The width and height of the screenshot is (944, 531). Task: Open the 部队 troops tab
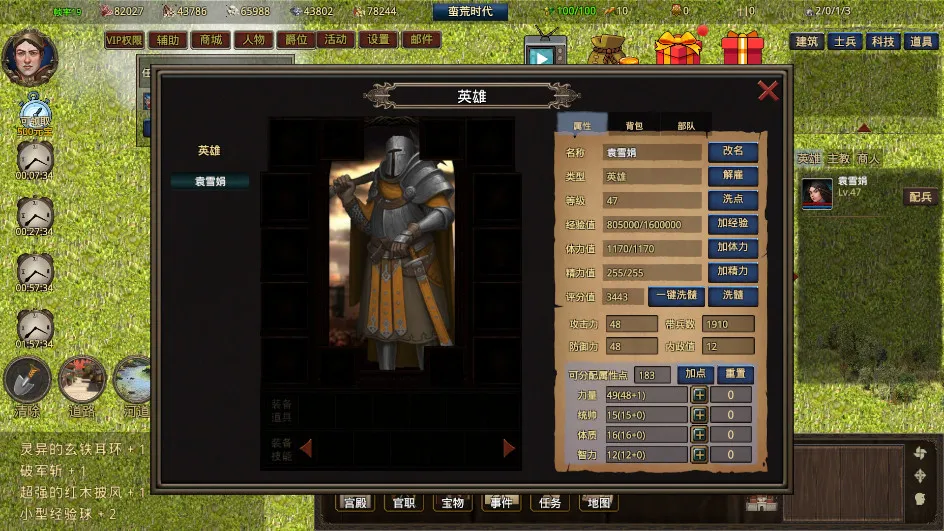click(x=686, y=126)
